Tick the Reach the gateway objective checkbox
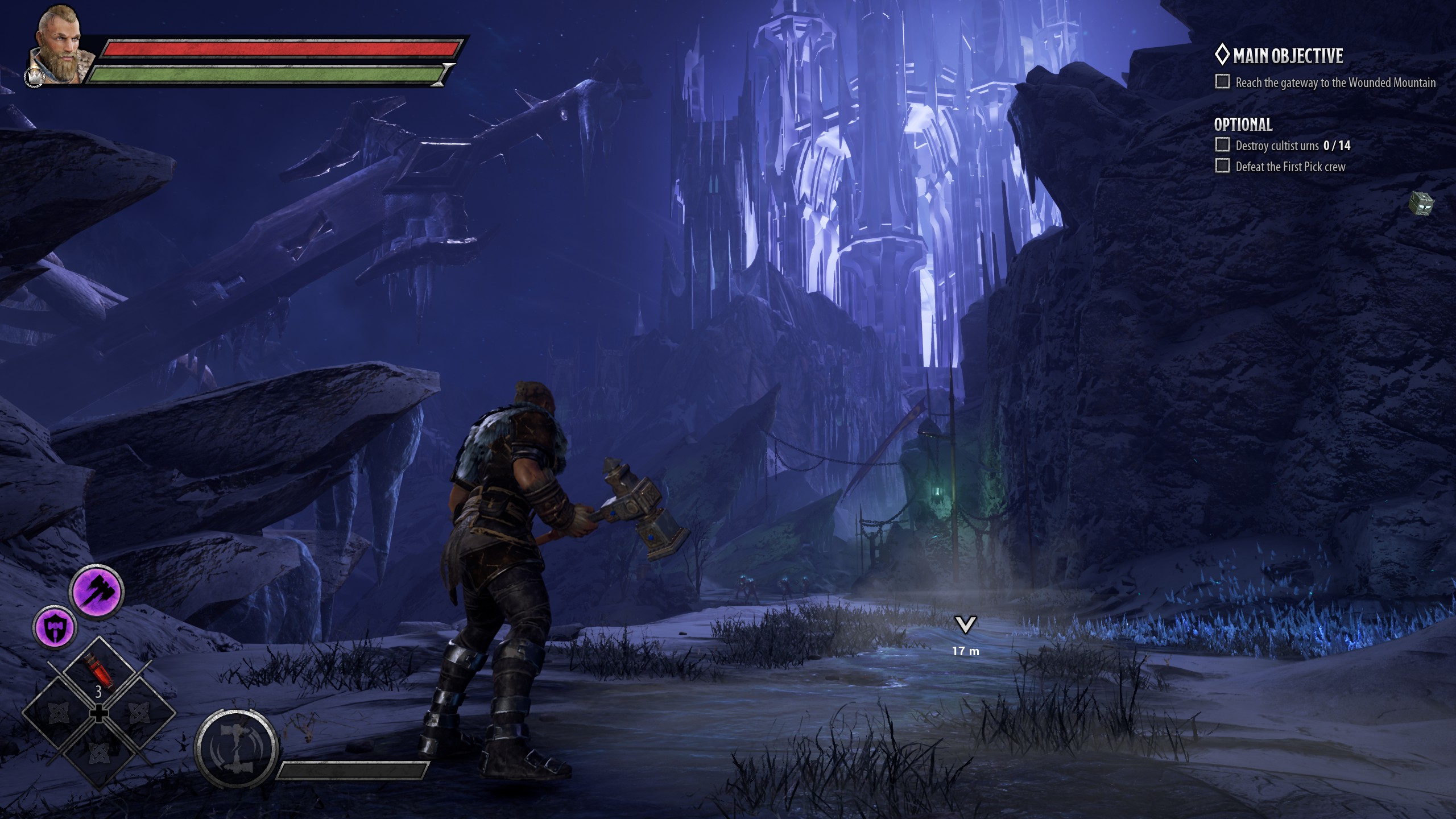Image resolution: width=1456 pixels, height=819 pixels. (1222, 82)
